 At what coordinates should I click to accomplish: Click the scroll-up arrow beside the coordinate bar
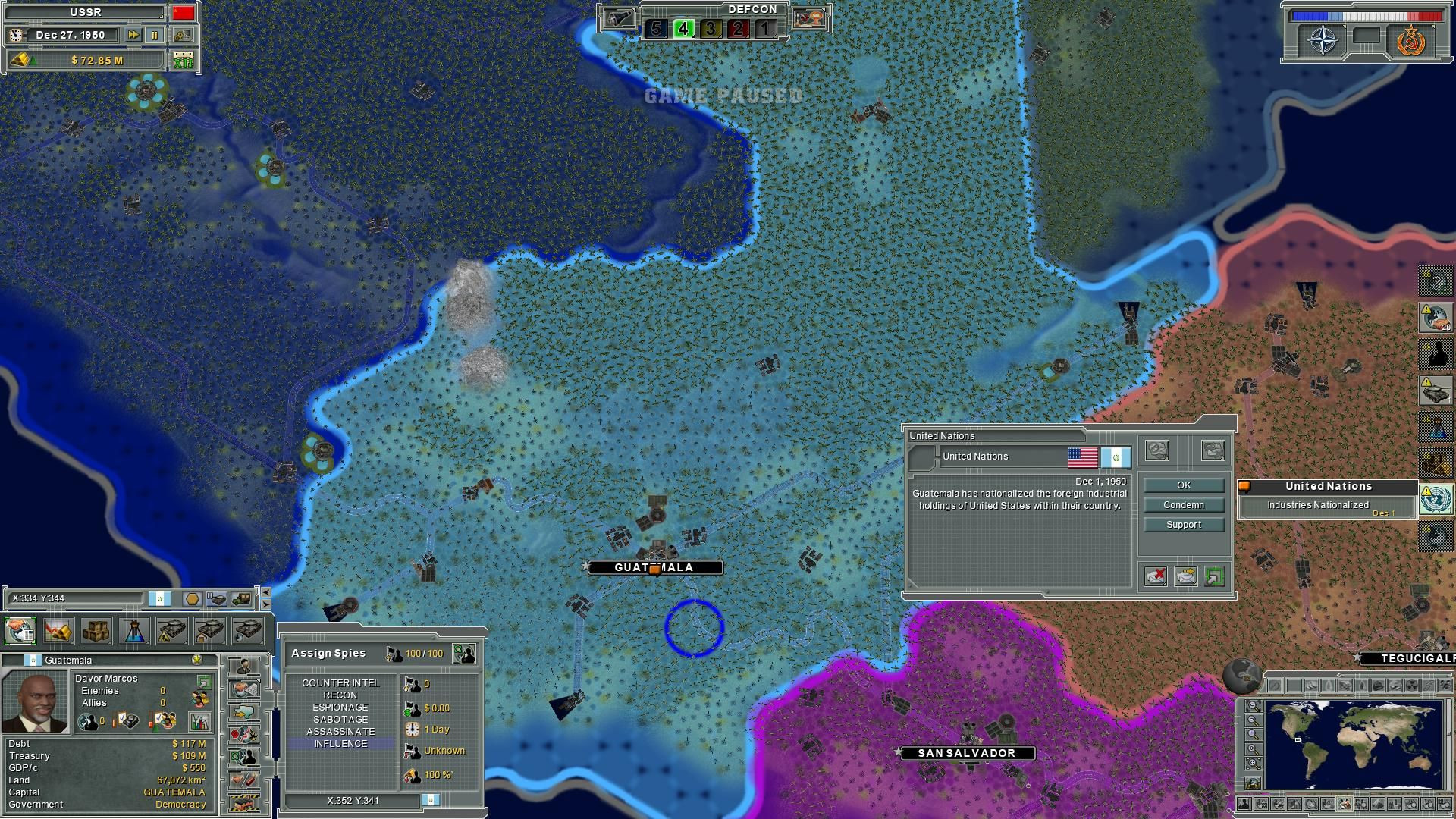point(267,593)
